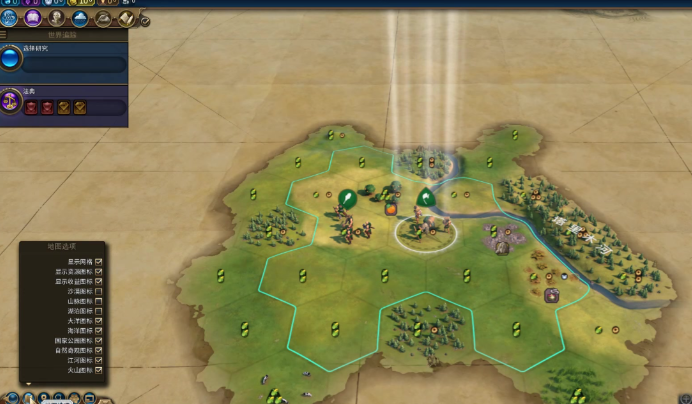692x404 pixels.
Task: Toggle the 显示网格 checkbox
Action: [99, 260]
